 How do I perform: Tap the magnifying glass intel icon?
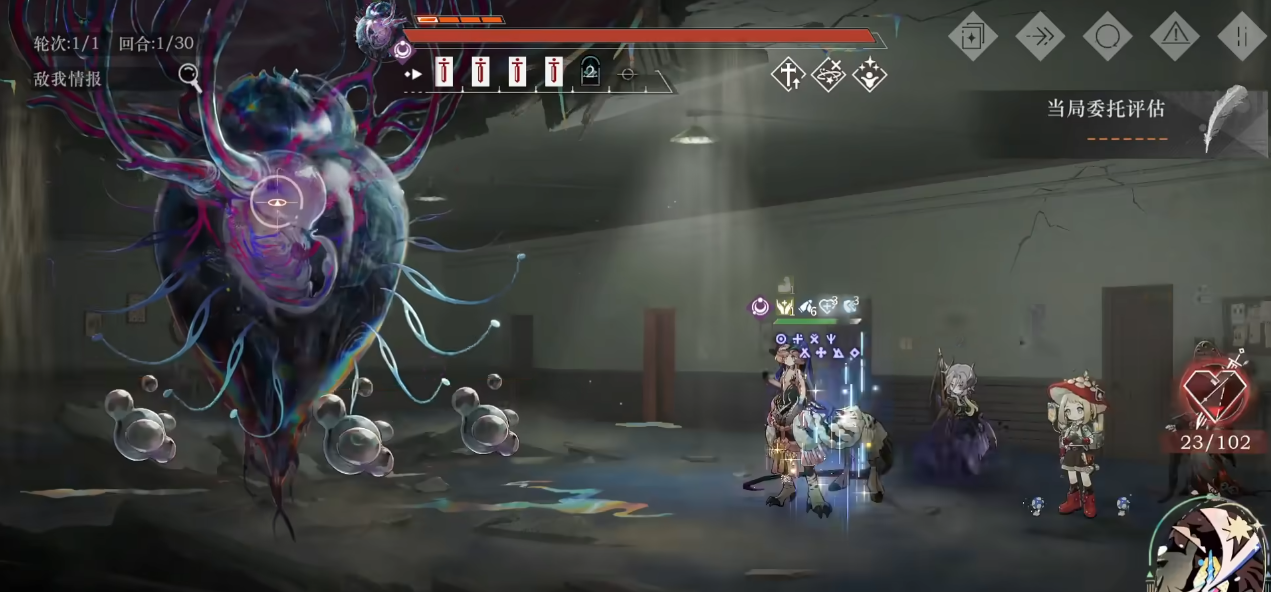(190, 77)
